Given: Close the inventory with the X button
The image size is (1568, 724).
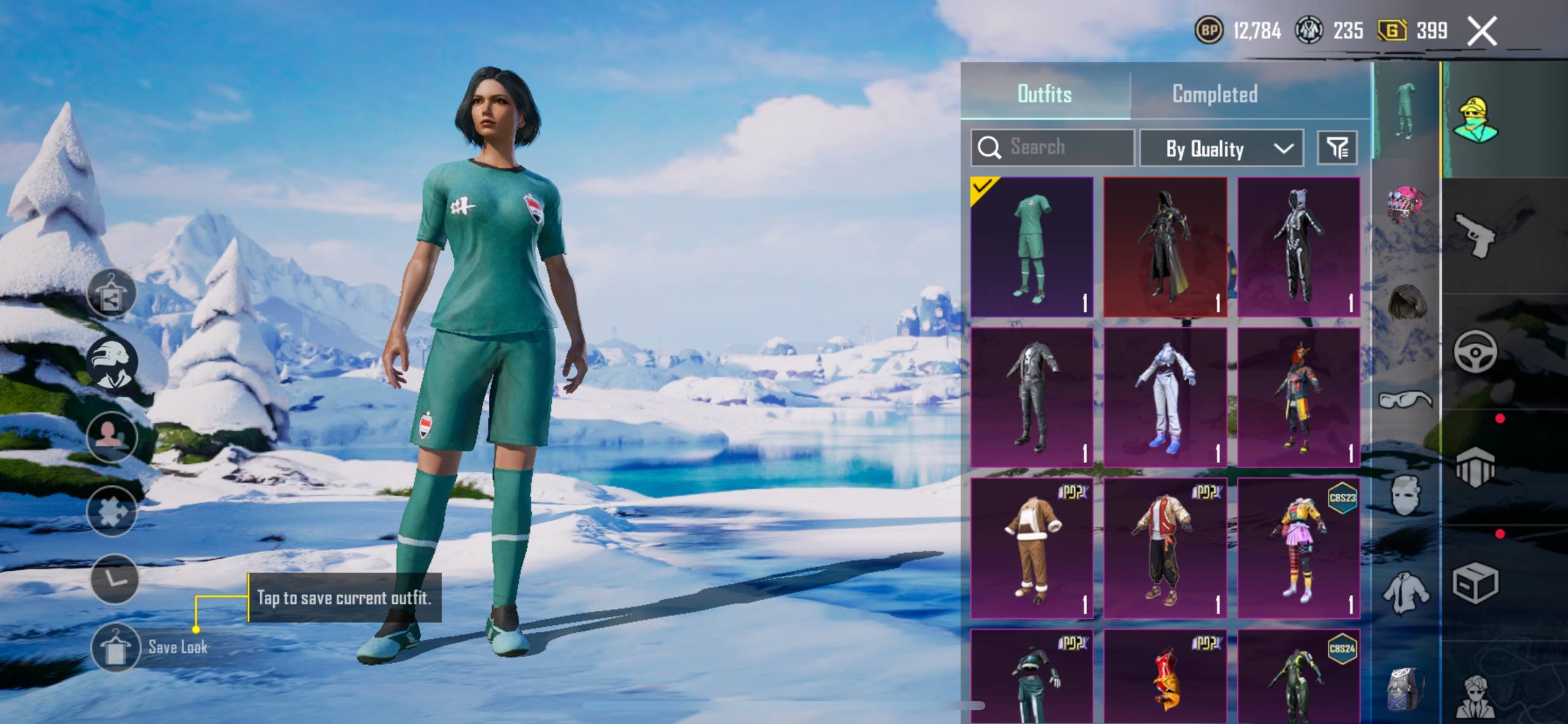Looking at the screenshot, I should coord(1482,31).
